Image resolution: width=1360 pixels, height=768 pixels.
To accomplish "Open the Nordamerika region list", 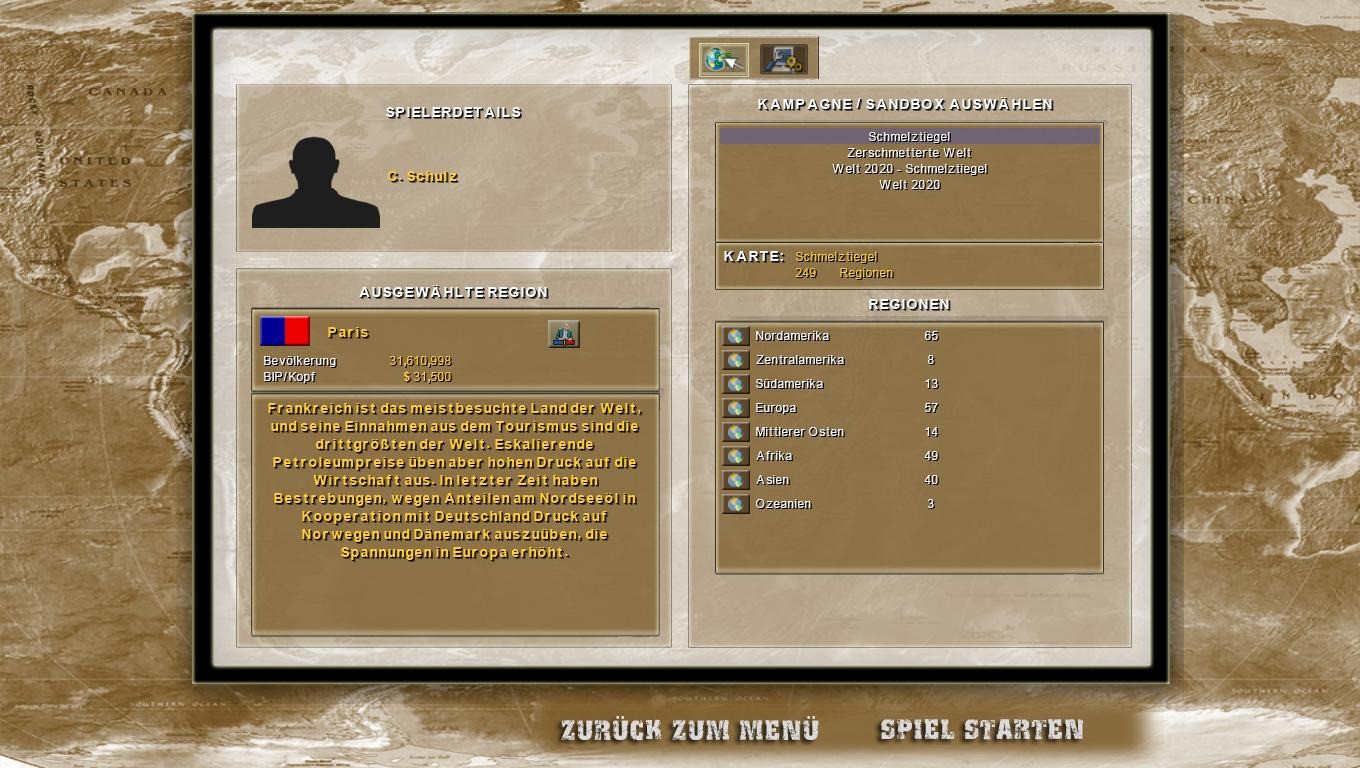I will coord(736,337).
